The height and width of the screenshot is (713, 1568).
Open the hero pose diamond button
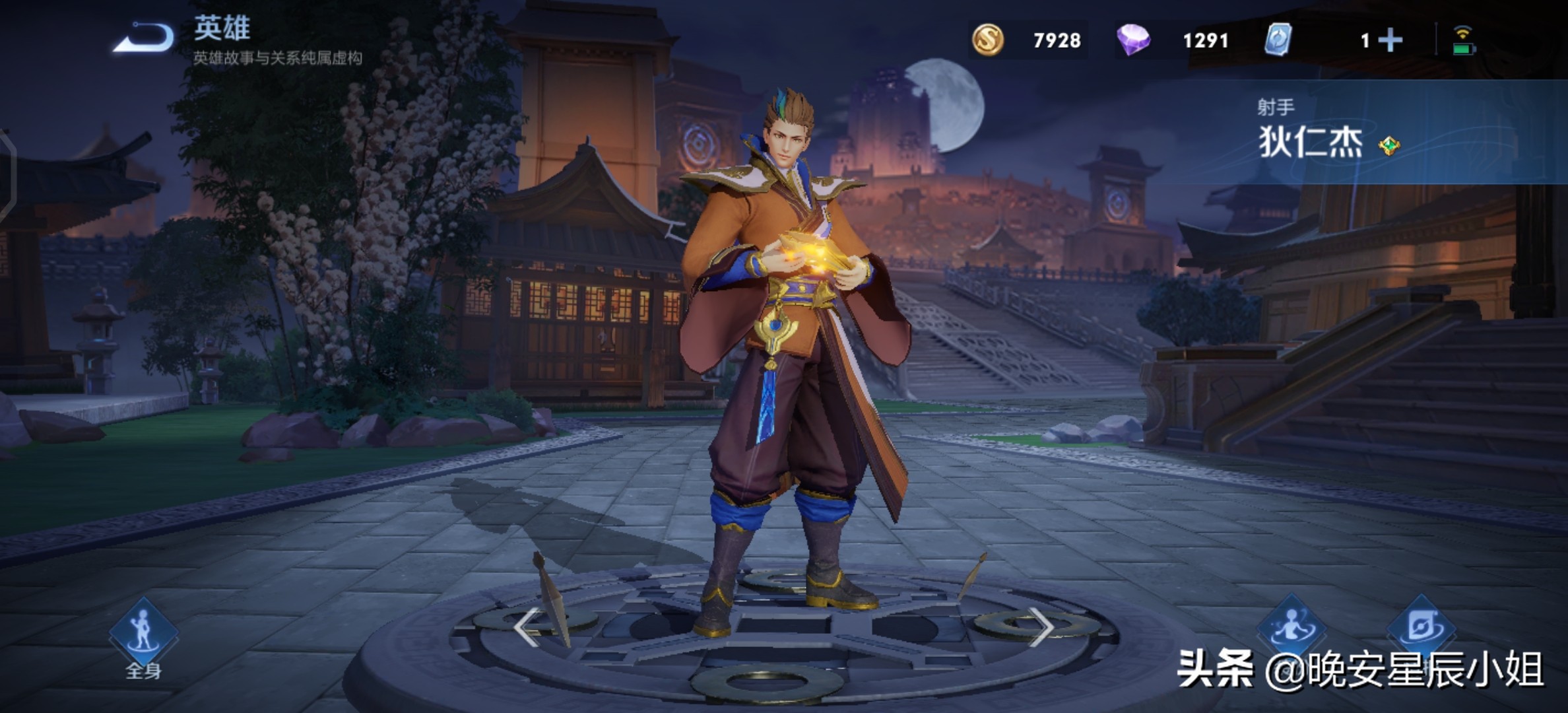(1291, 627)
